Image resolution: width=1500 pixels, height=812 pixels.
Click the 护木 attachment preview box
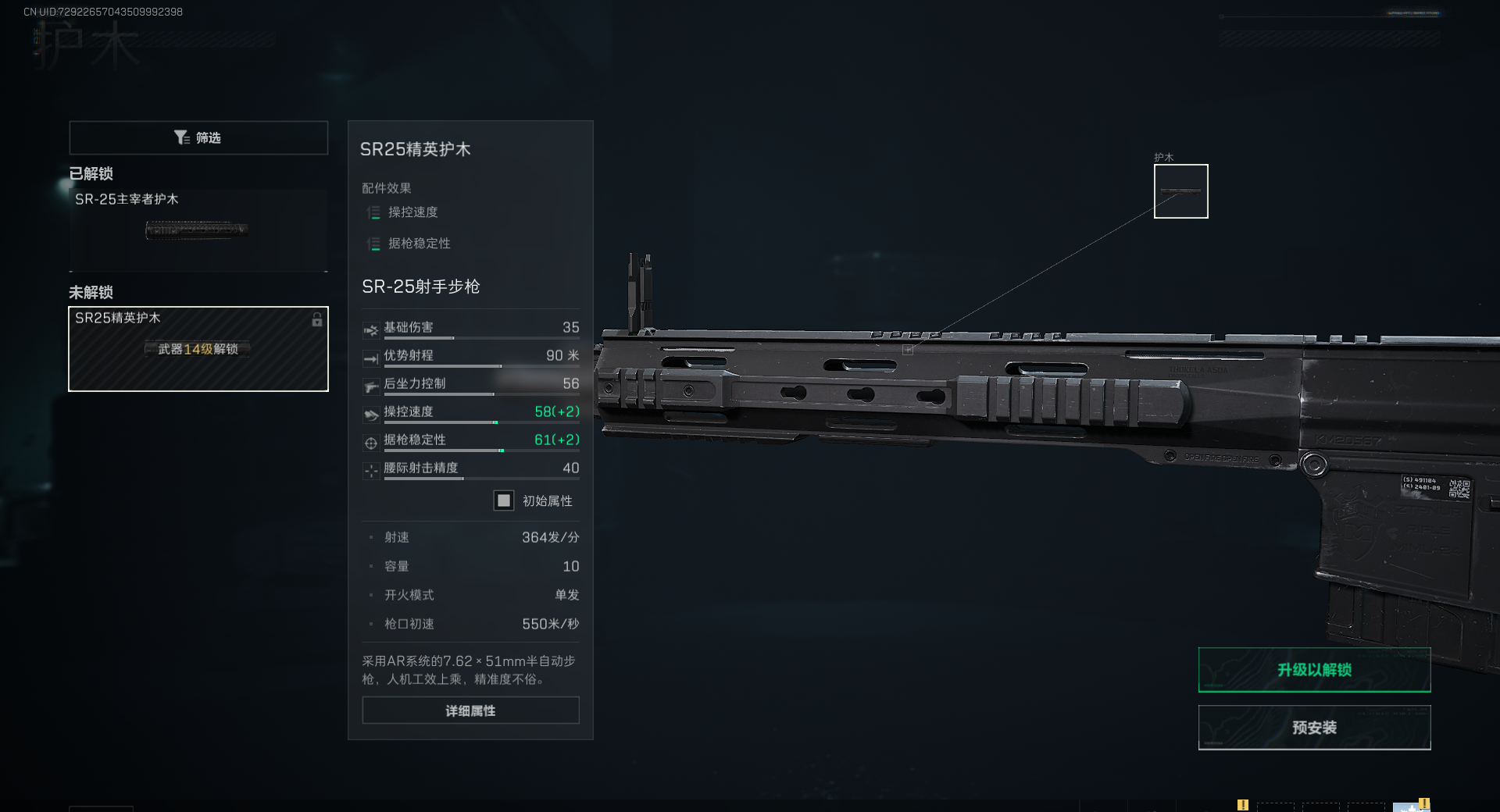(1180, 191)
